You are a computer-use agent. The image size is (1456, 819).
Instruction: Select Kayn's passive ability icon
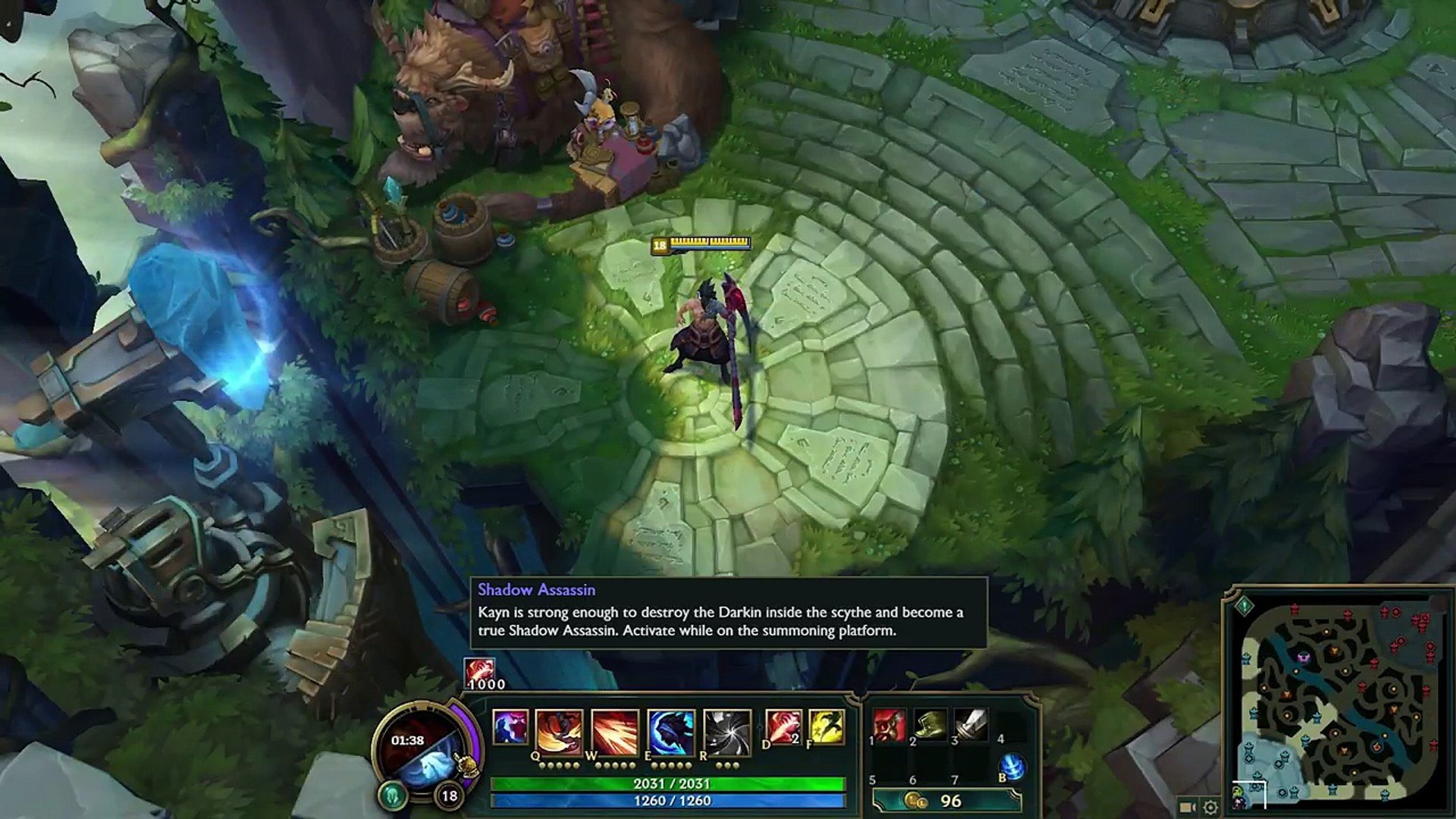(510, 729)
